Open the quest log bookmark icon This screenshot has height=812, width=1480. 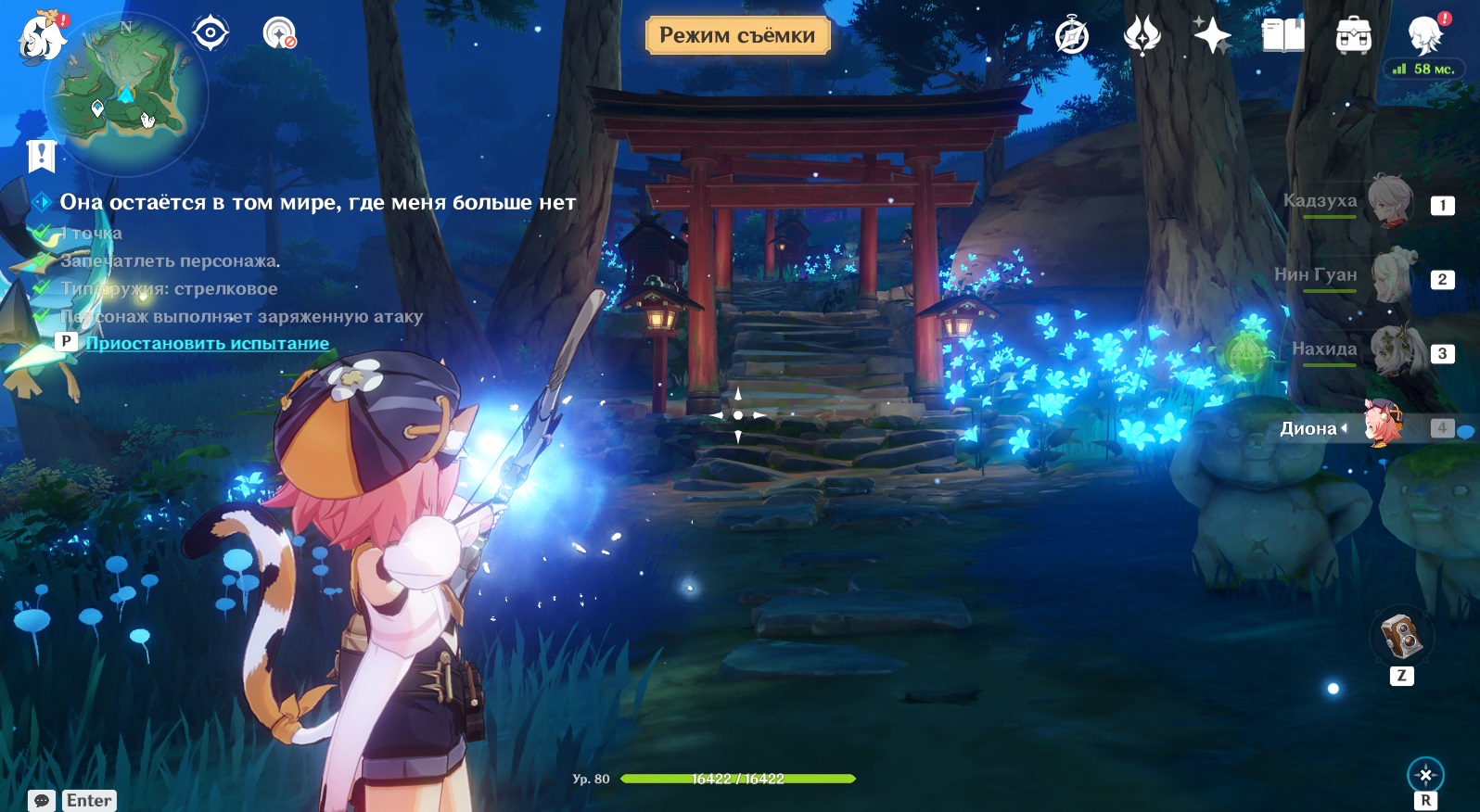pos(42,156)
